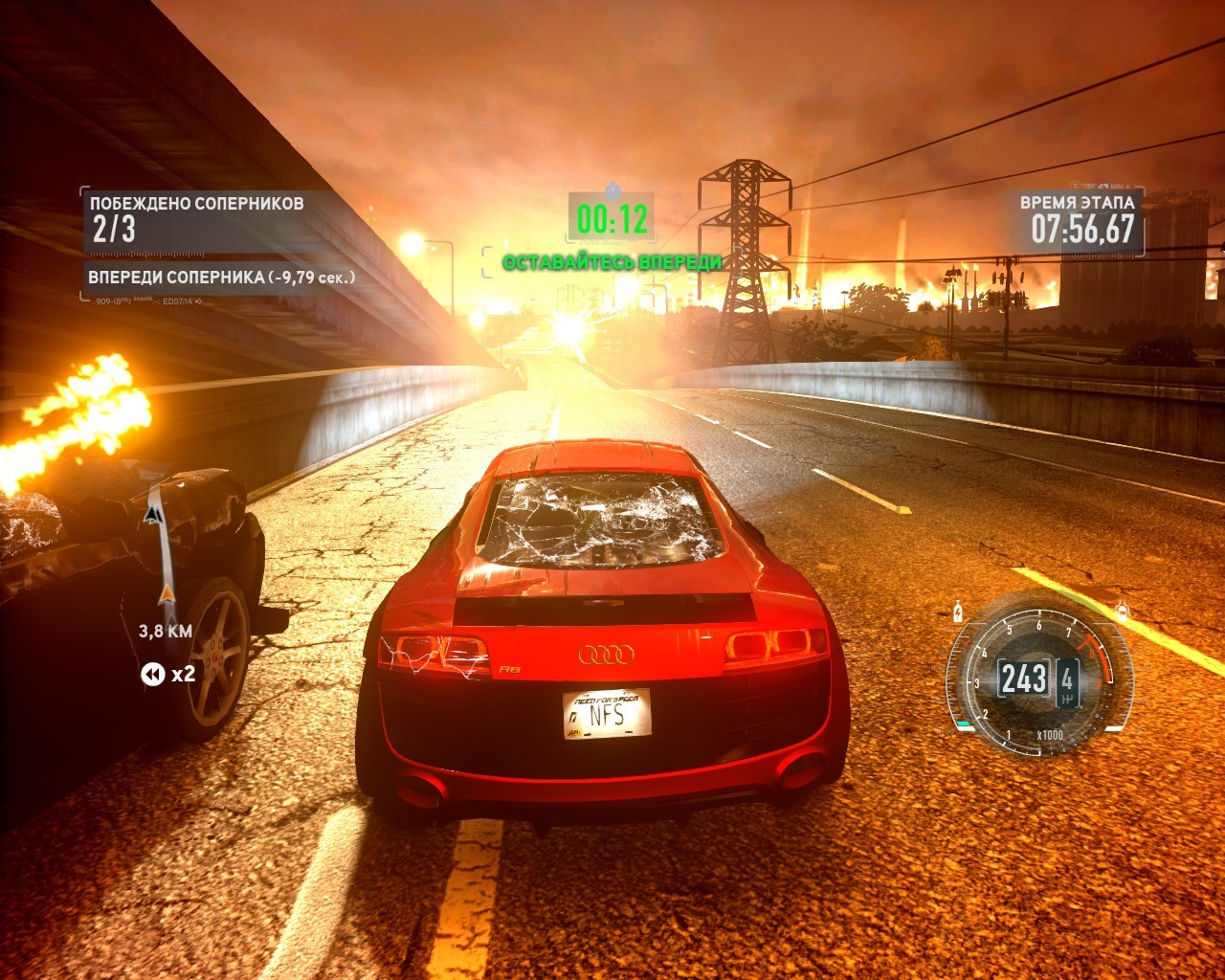Click the nitrous icon above the speedometer

[959, 612]
